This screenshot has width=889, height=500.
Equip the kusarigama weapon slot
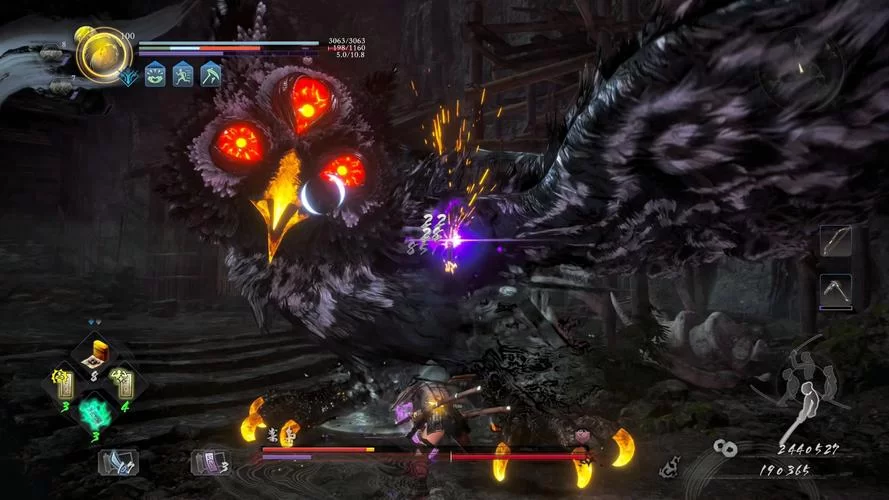835,291
